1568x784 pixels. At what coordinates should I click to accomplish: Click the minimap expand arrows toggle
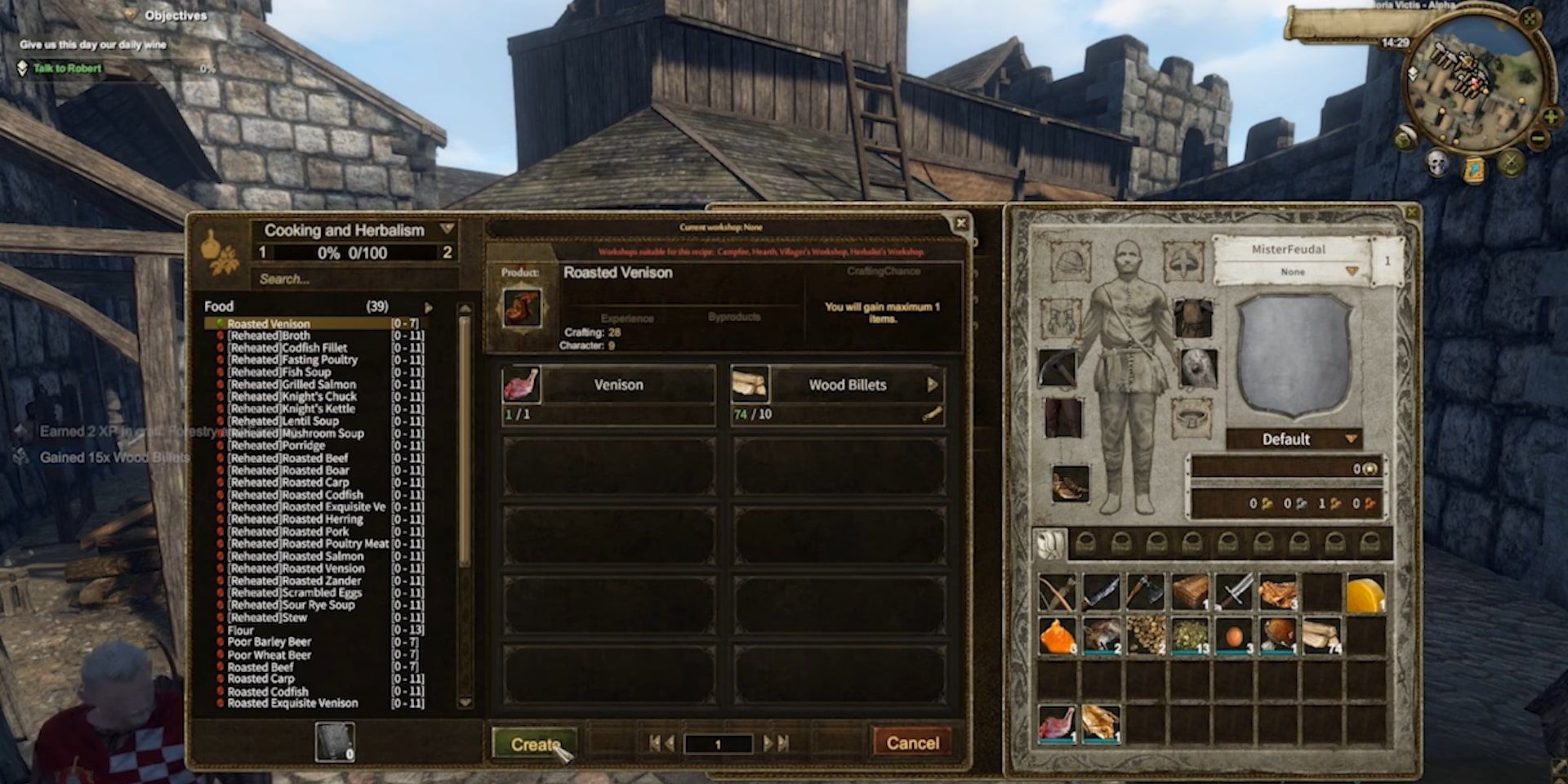tap(1528, 19)
